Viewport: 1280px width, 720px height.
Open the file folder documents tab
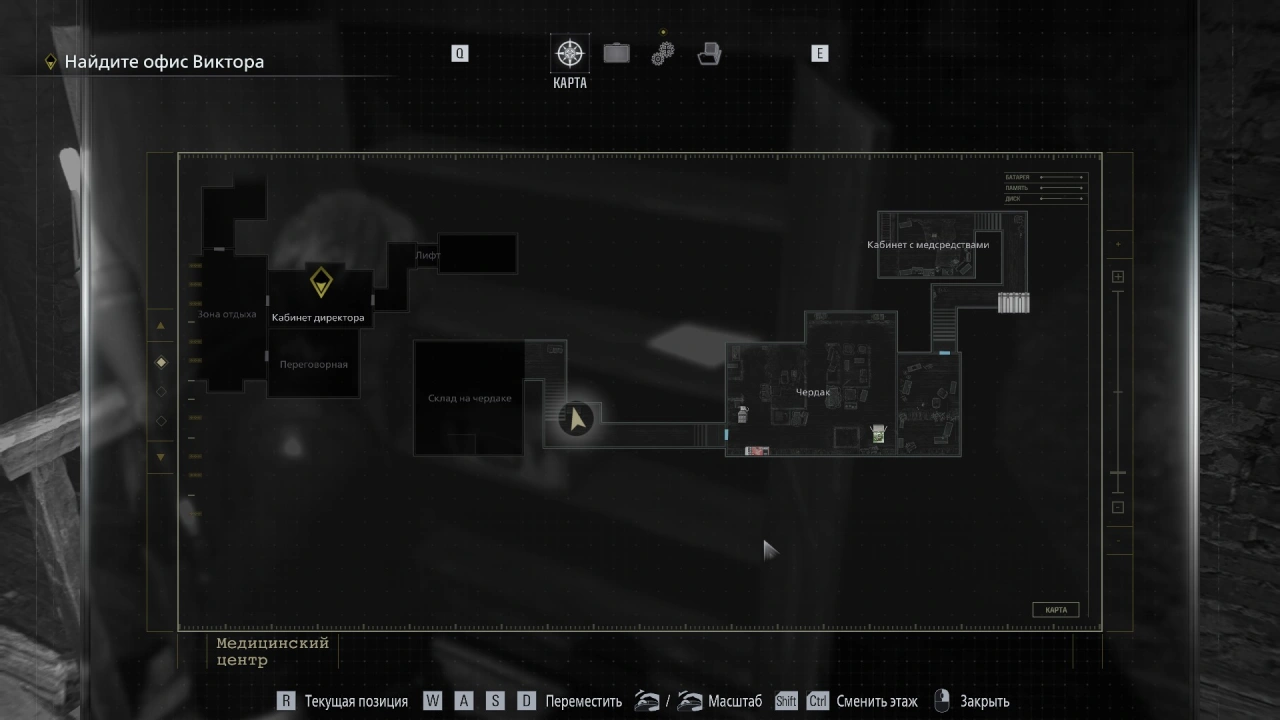point(709,53)
